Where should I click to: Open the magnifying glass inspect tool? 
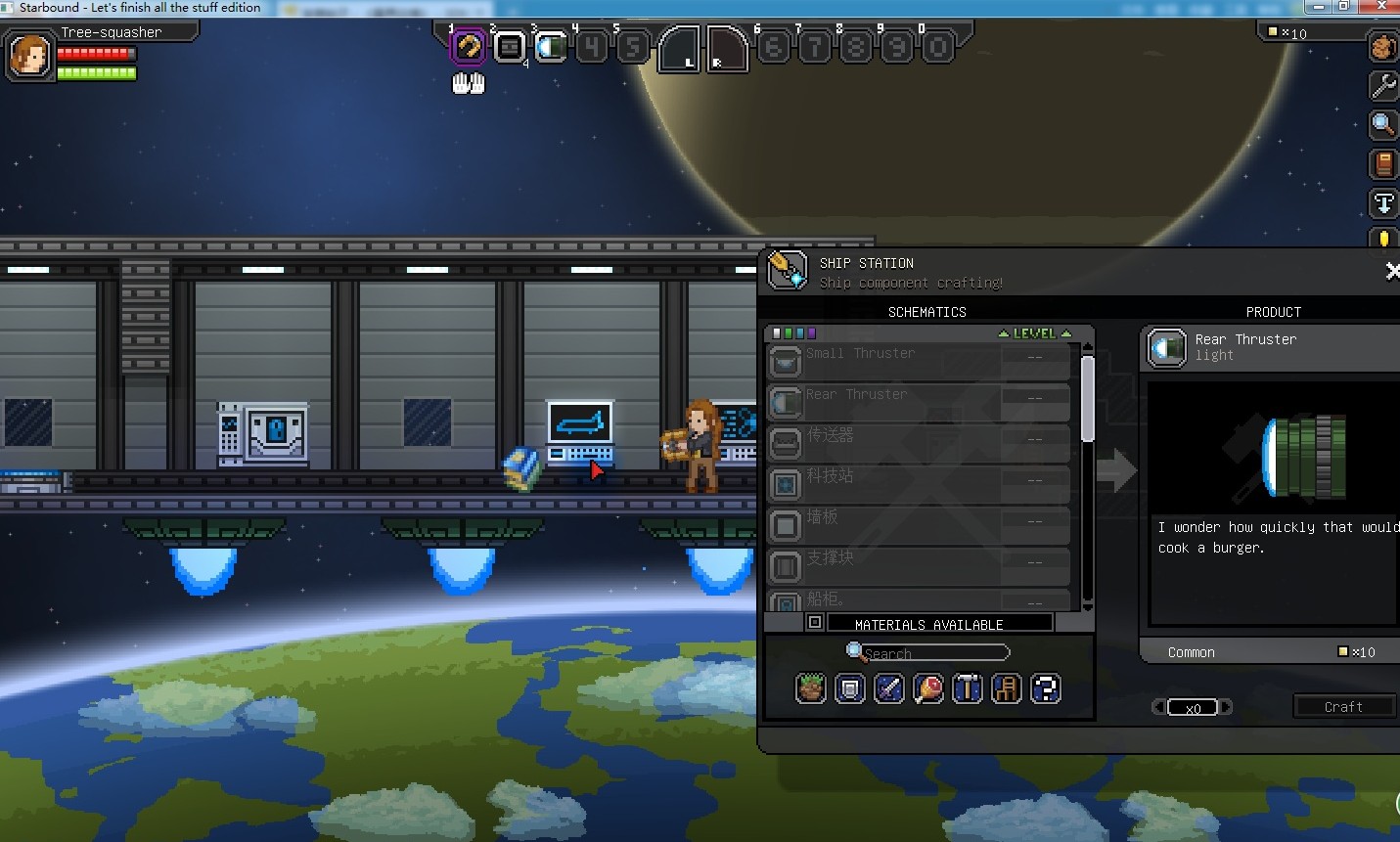tap(1382, 124)
